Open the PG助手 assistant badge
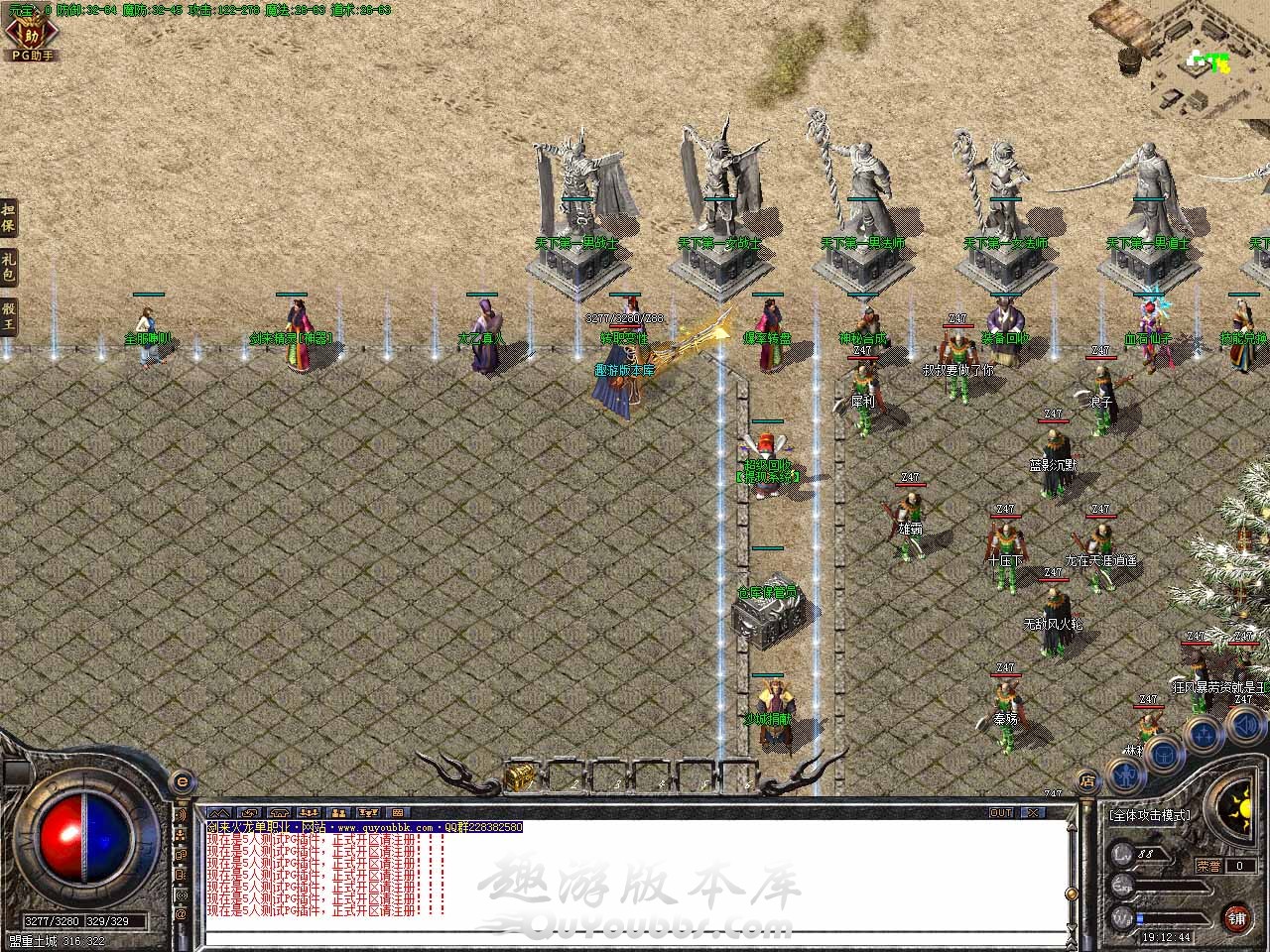 coord(30,38)
